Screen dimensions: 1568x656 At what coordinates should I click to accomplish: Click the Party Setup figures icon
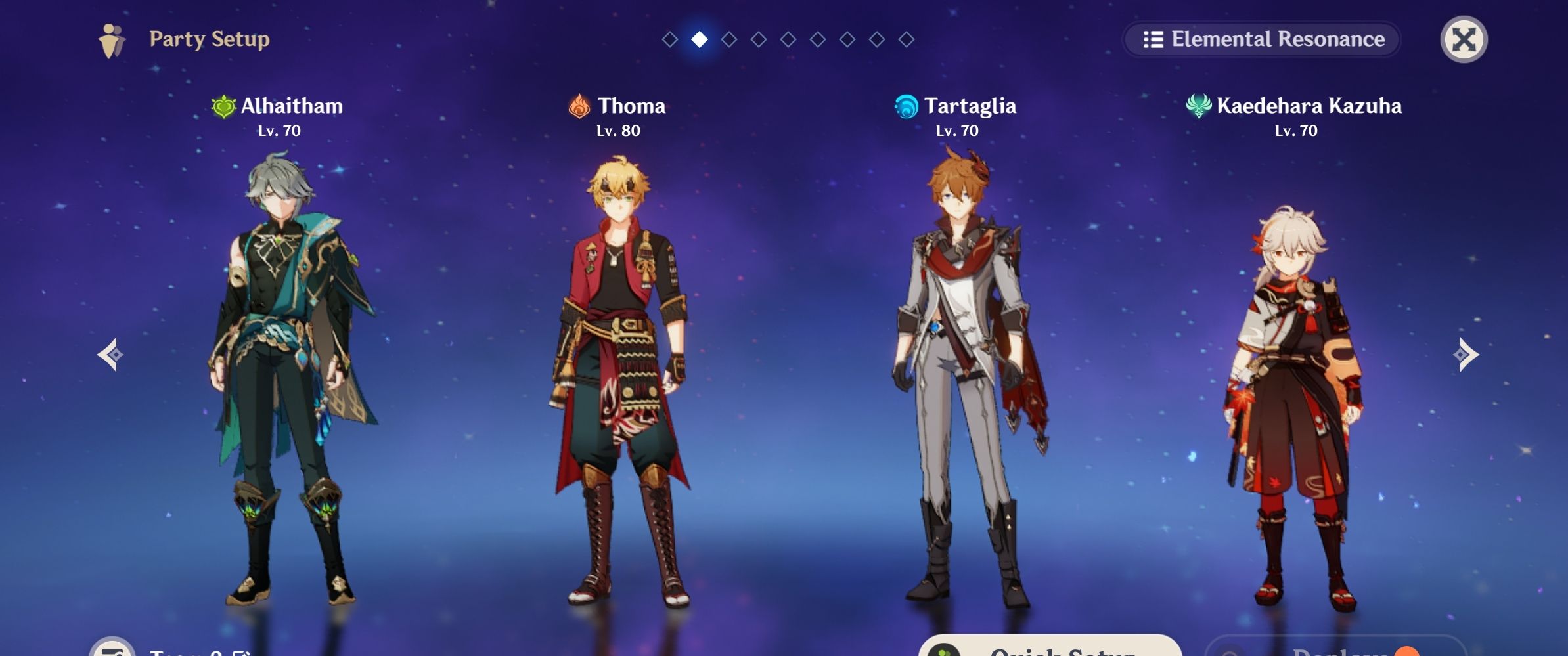click(x=113, y=39)
